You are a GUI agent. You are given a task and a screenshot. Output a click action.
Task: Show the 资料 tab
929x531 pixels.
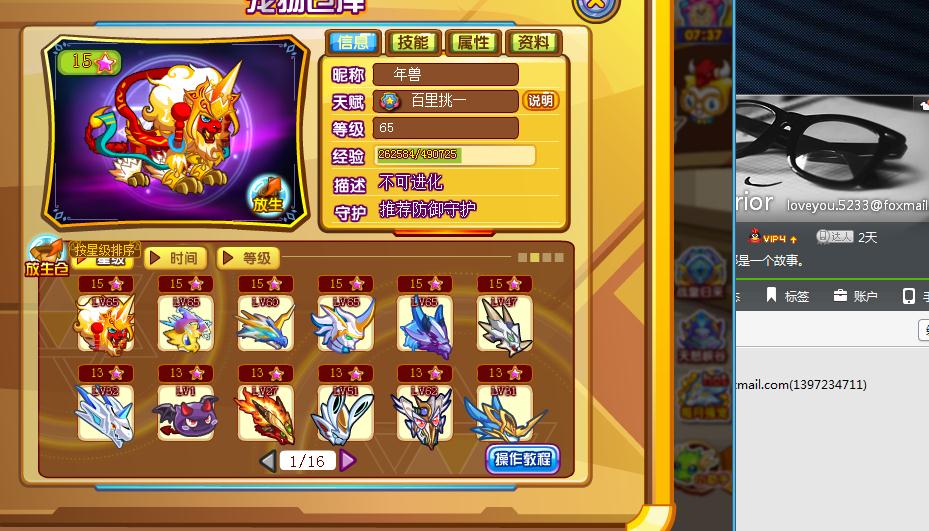(533, 42)
